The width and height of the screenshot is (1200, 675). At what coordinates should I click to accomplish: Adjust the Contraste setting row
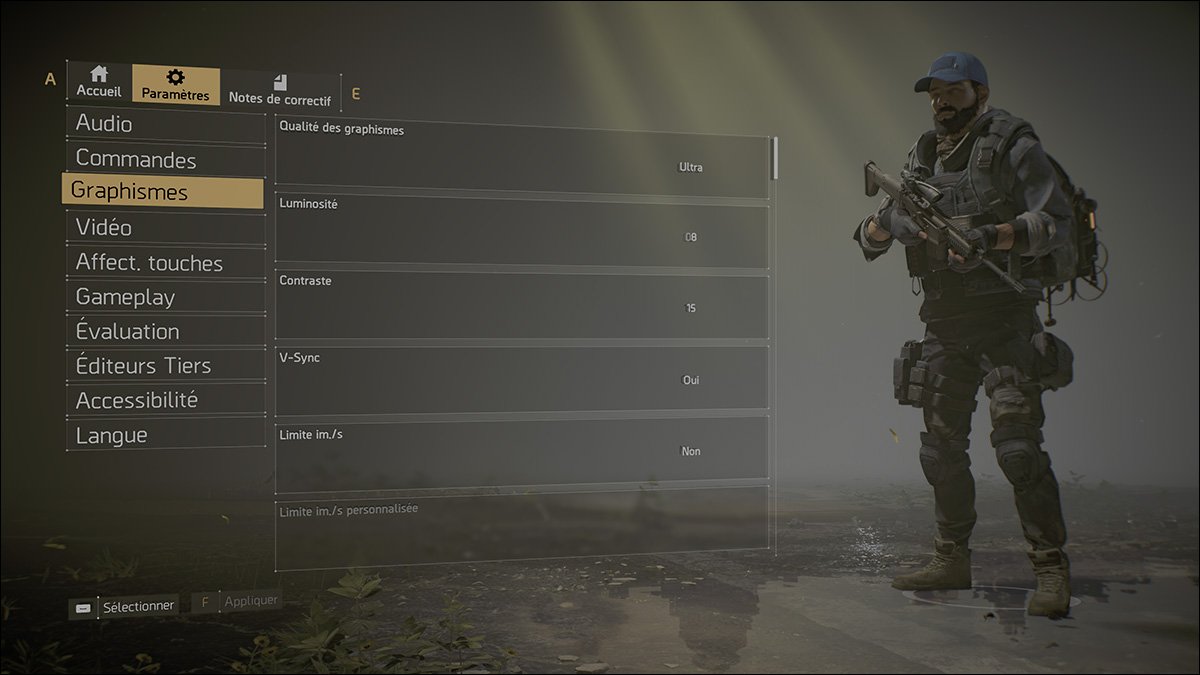tap(521, 305)
